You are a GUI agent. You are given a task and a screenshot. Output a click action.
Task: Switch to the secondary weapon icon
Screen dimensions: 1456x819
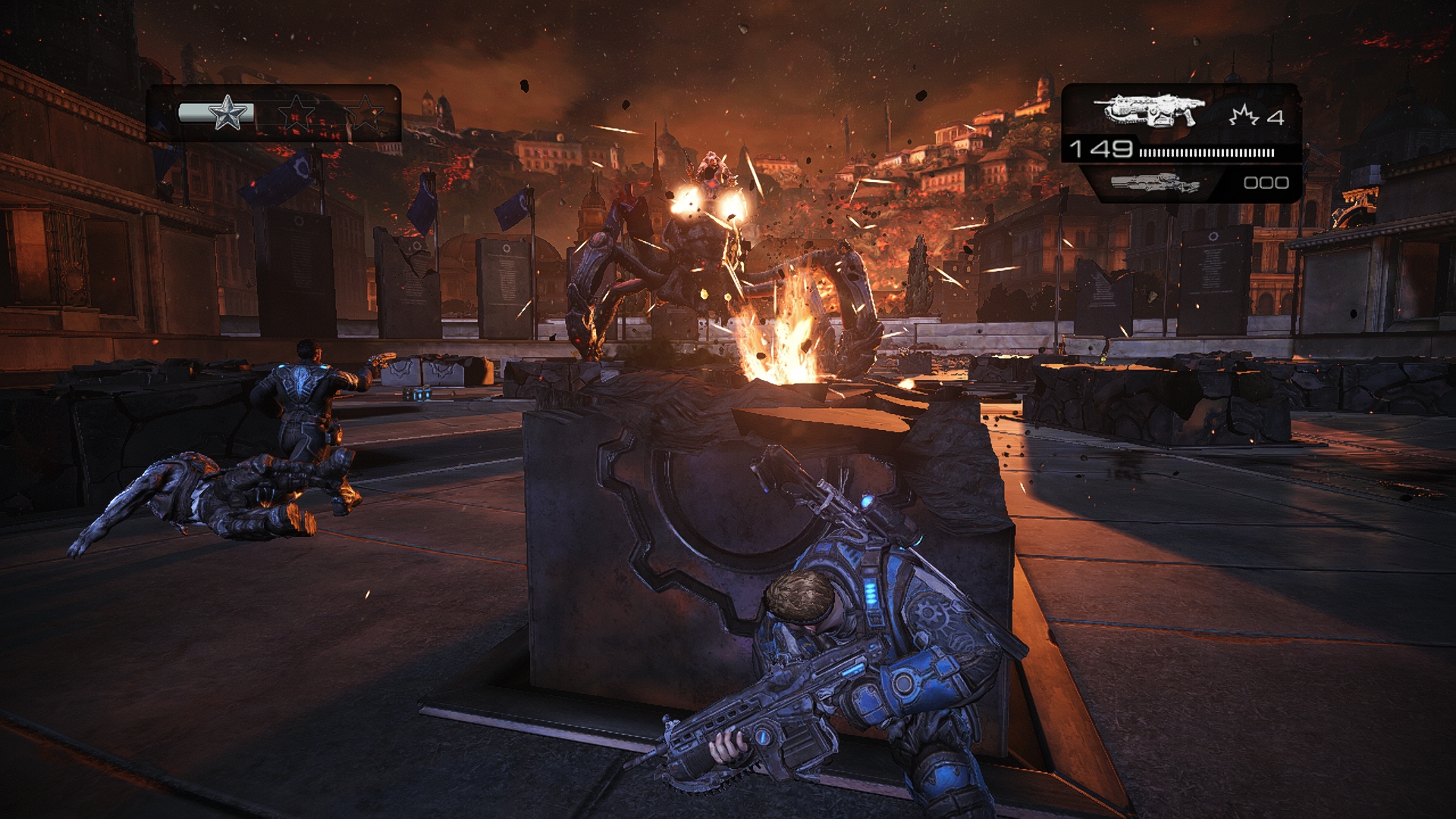pyautogui.click(x=1155, y=183)
